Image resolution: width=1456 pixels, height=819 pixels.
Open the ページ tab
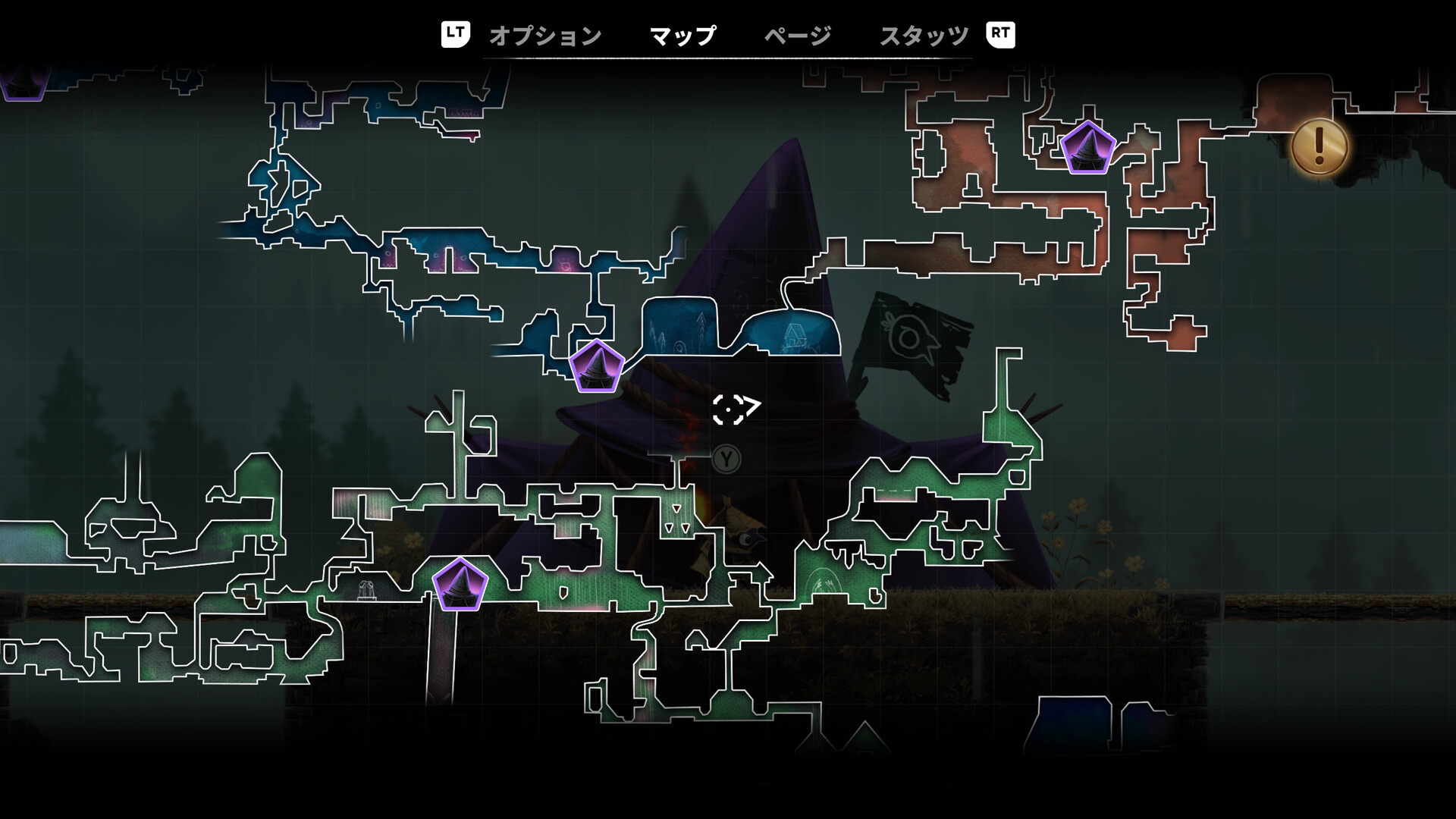[797, 33]
